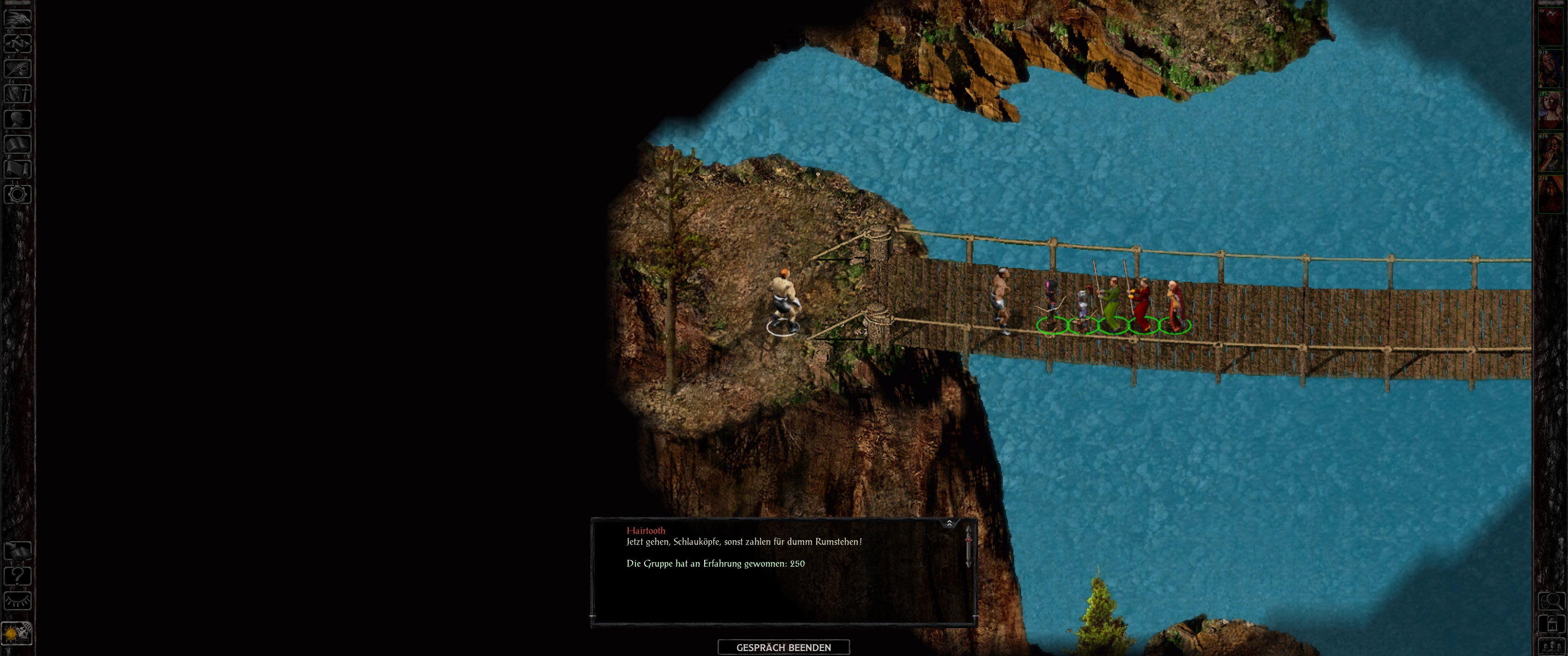Expand the dialogue box with the arrow toggle
Viewport: 1568px width, 656px height.
coord(949,523)
